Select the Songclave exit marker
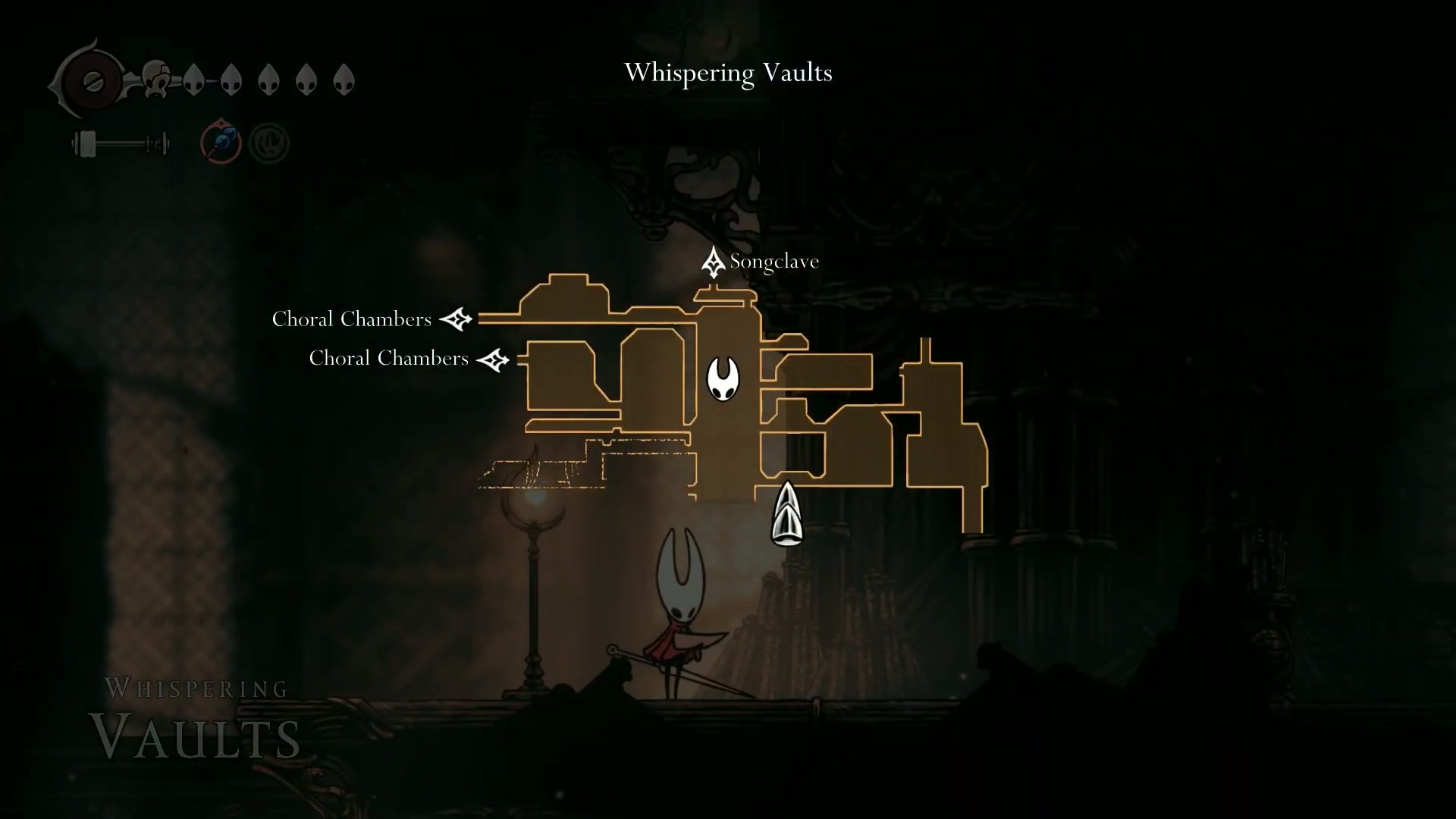The width and height of the screenshot is (1456, 819). click(713, 262)
